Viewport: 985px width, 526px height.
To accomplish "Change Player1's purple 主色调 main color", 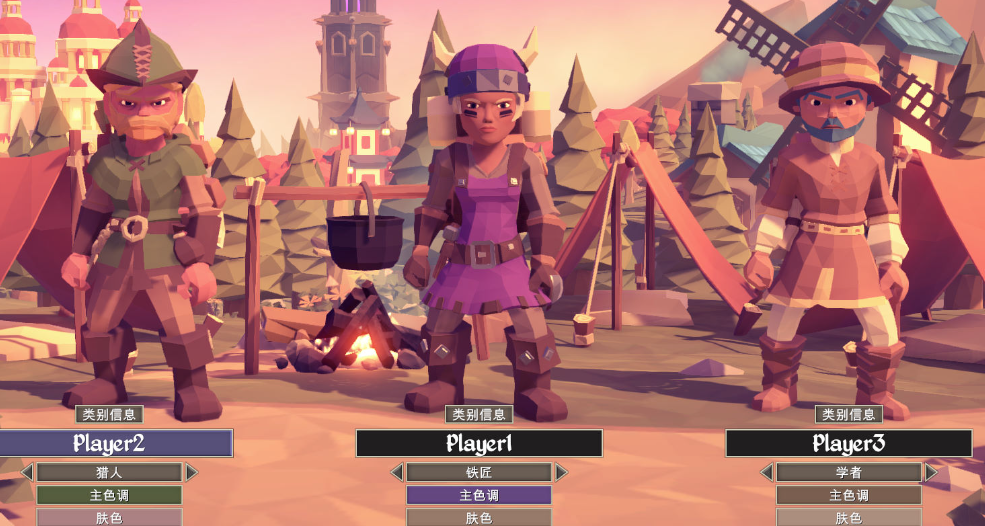I will click(479, 495).
